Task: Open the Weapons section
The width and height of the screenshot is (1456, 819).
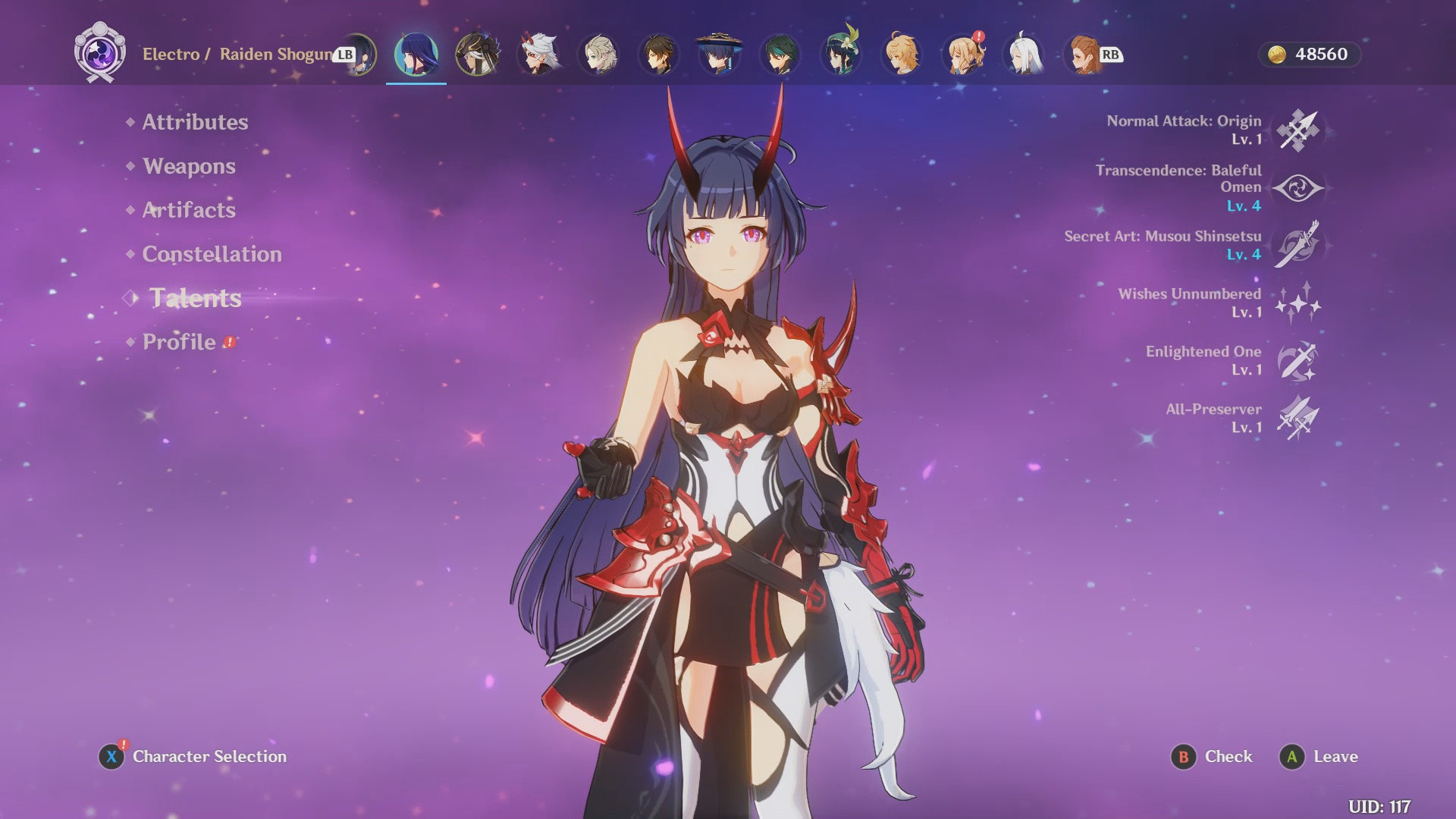Action: [x=189, y=166]
